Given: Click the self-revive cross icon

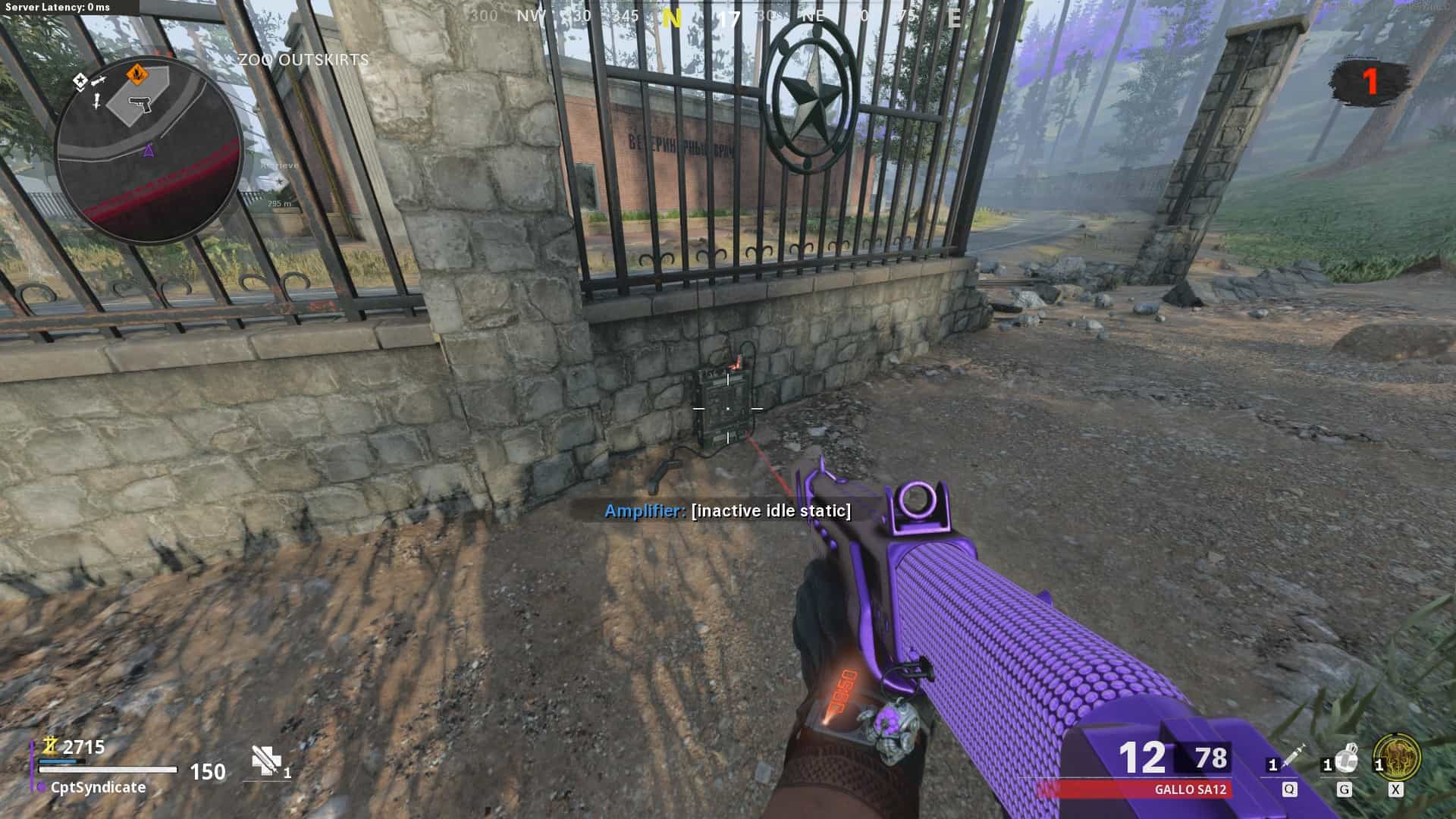Looking at the screenshot, I should [x=264, y=761].
